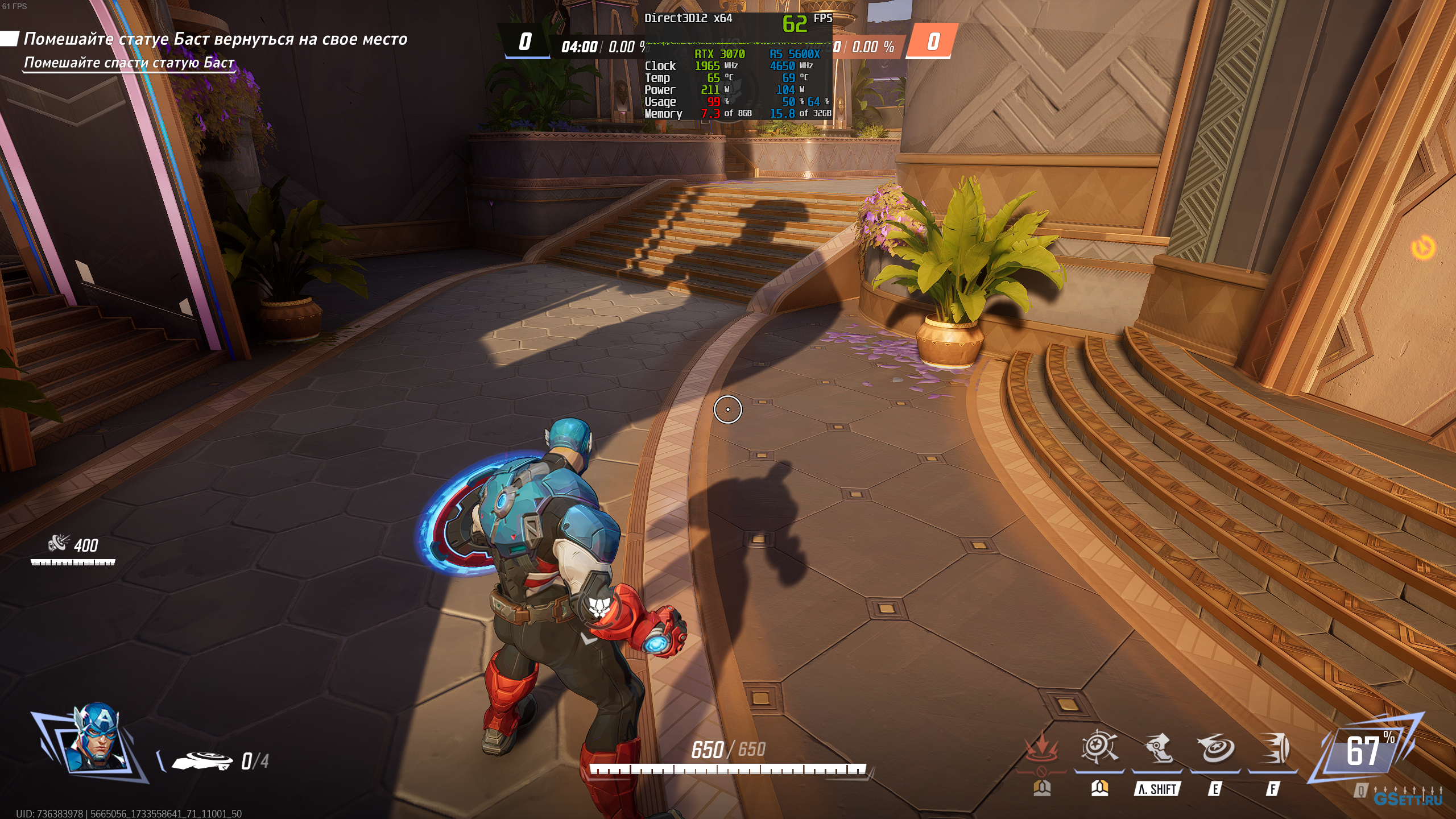
Task: Click the blue team score panel
Action: coord(524,42)
